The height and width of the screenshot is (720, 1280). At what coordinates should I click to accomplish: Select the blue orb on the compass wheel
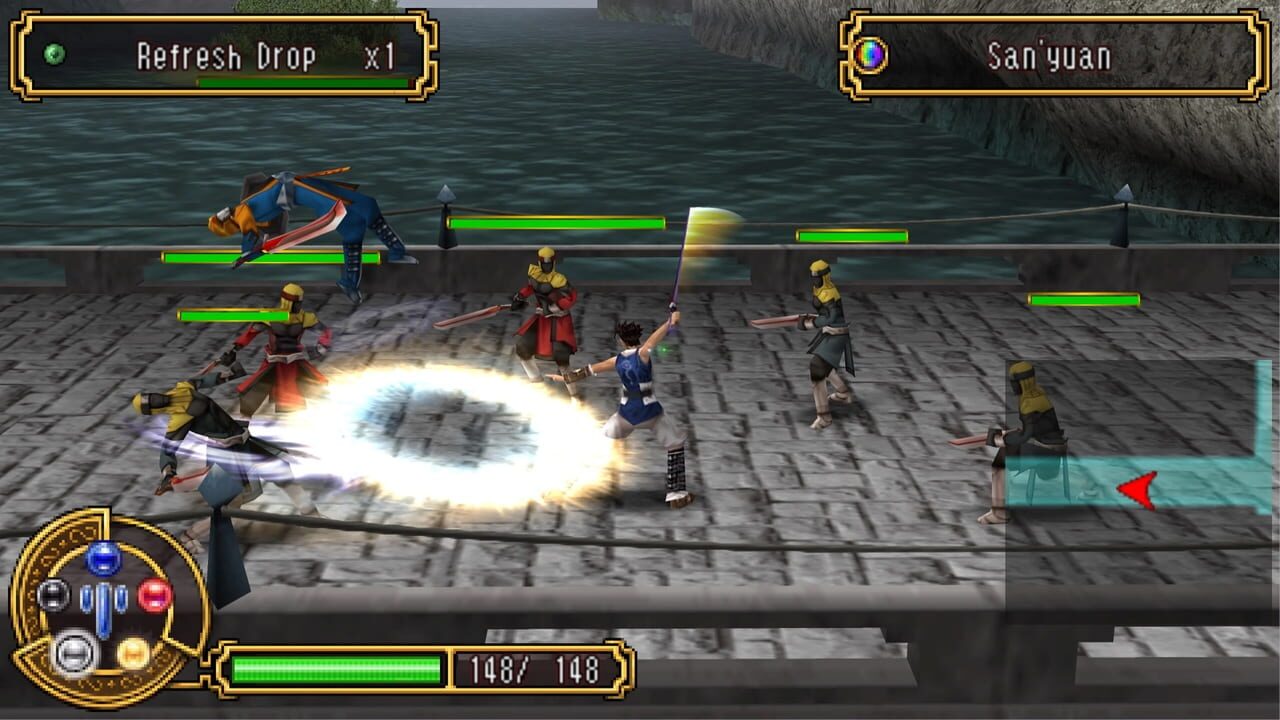pyautogui.click(x=102, y=558)
